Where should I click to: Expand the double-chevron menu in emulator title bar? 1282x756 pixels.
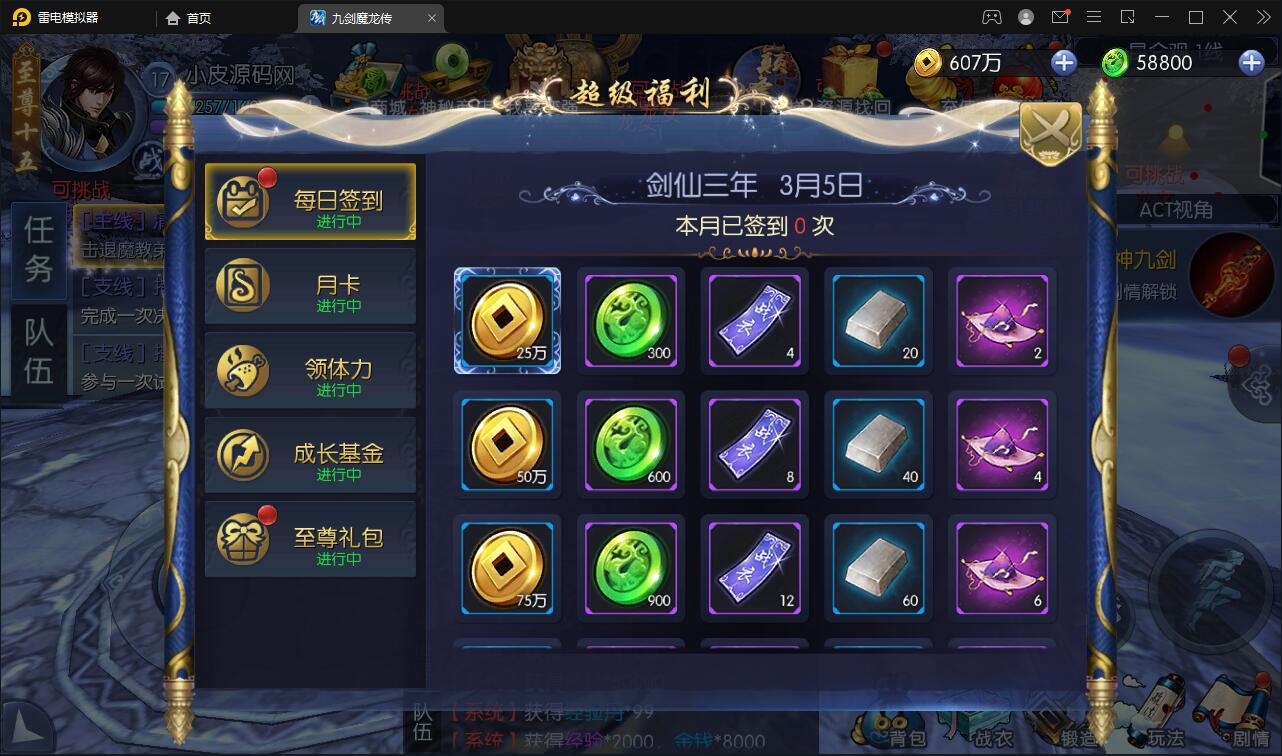point(1262,17)
